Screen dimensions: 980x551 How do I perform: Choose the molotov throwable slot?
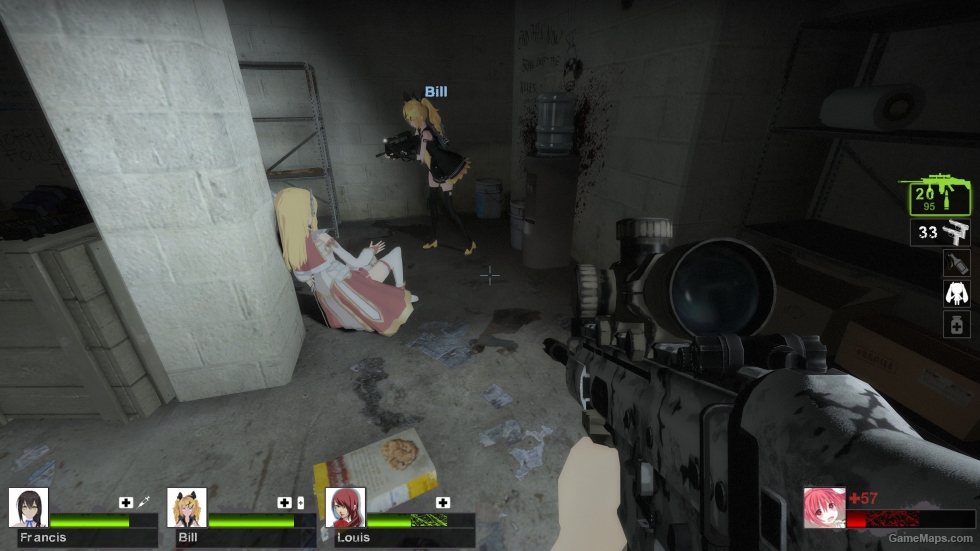click(x=956, y=263)
